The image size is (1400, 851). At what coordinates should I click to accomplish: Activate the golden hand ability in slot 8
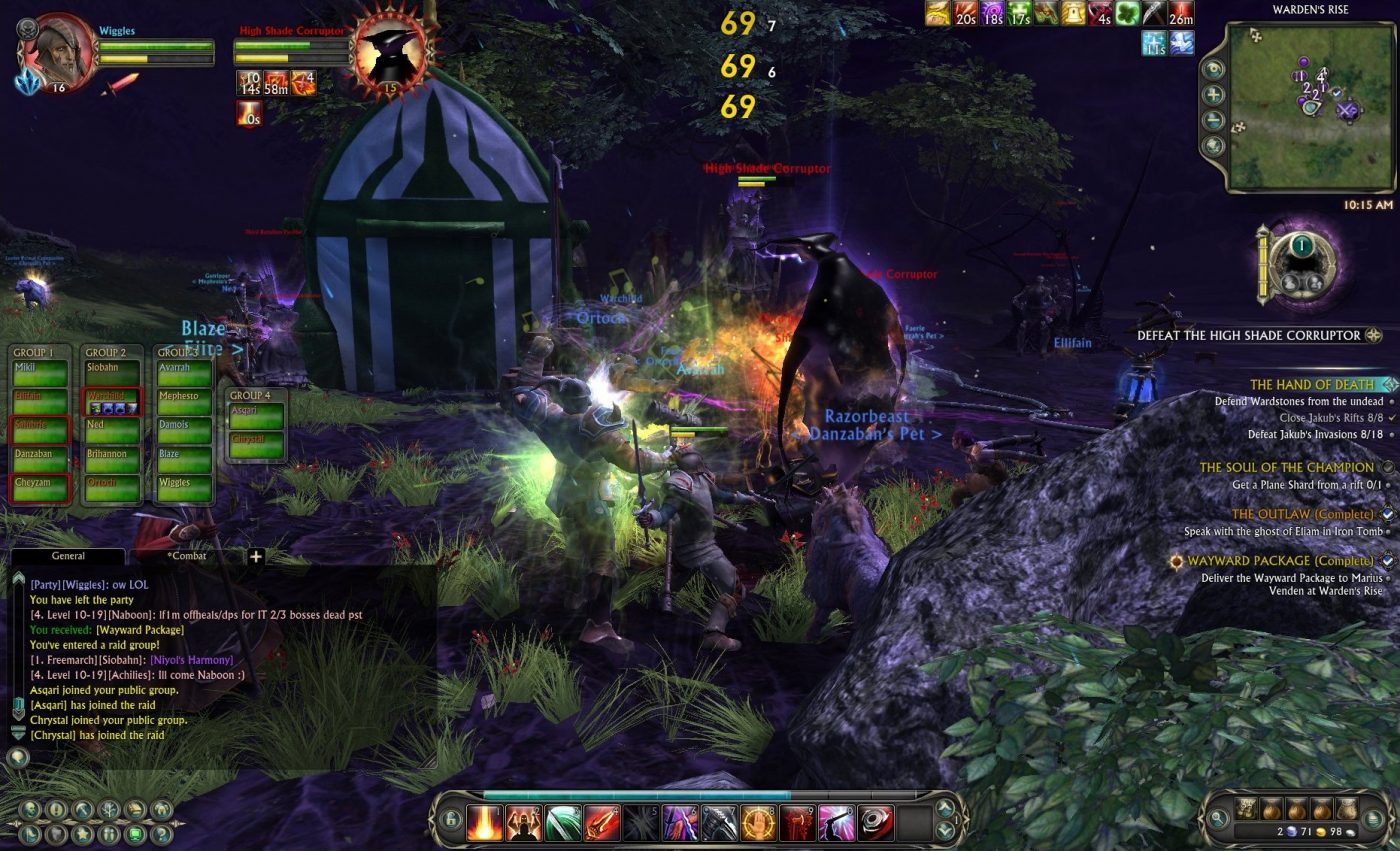coord(757,822)
